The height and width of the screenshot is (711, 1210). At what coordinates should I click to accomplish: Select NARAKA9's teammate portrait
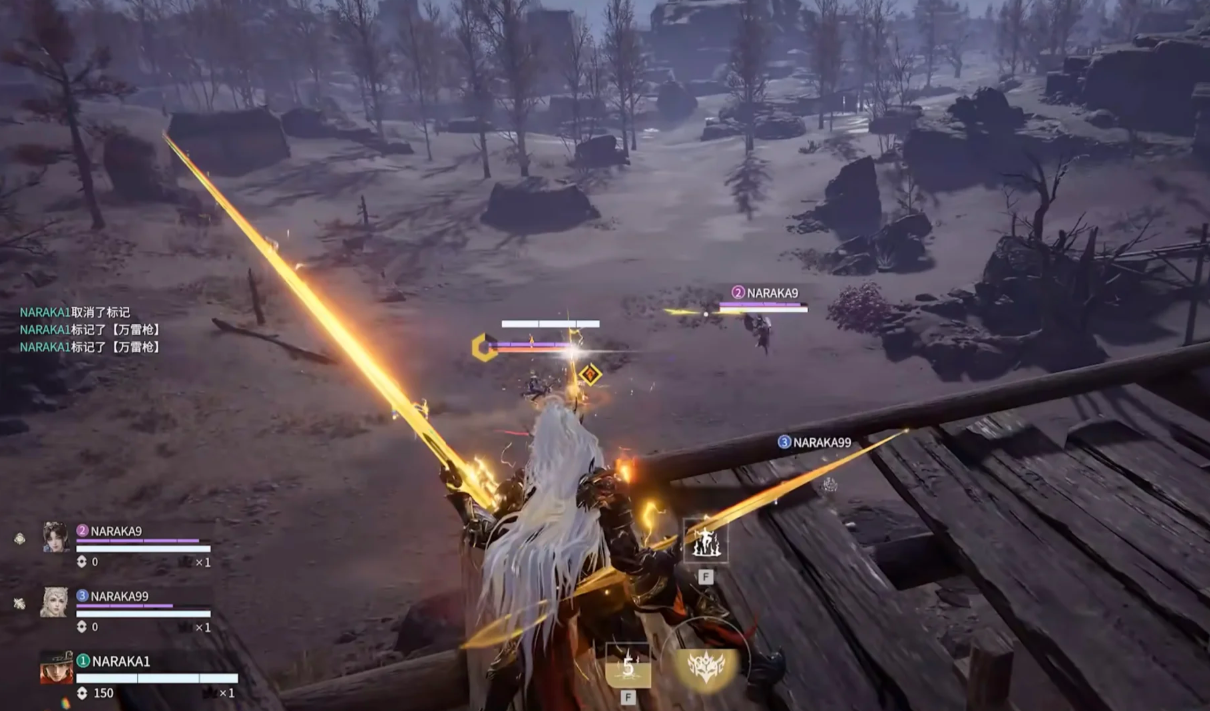pos(56,537)
